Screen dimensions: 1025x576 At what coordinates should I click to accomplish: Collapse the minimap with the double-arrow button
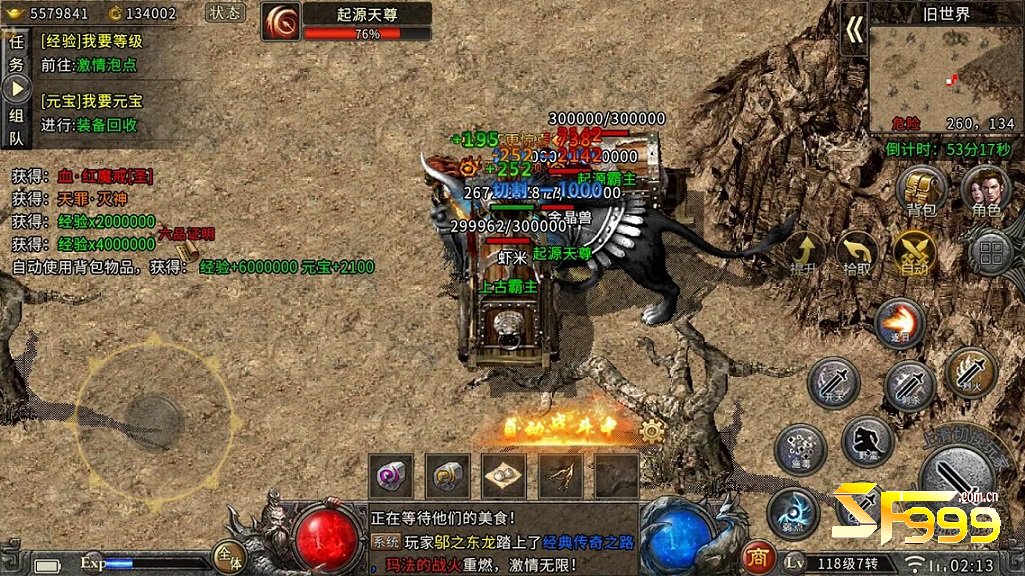(853, 31)
